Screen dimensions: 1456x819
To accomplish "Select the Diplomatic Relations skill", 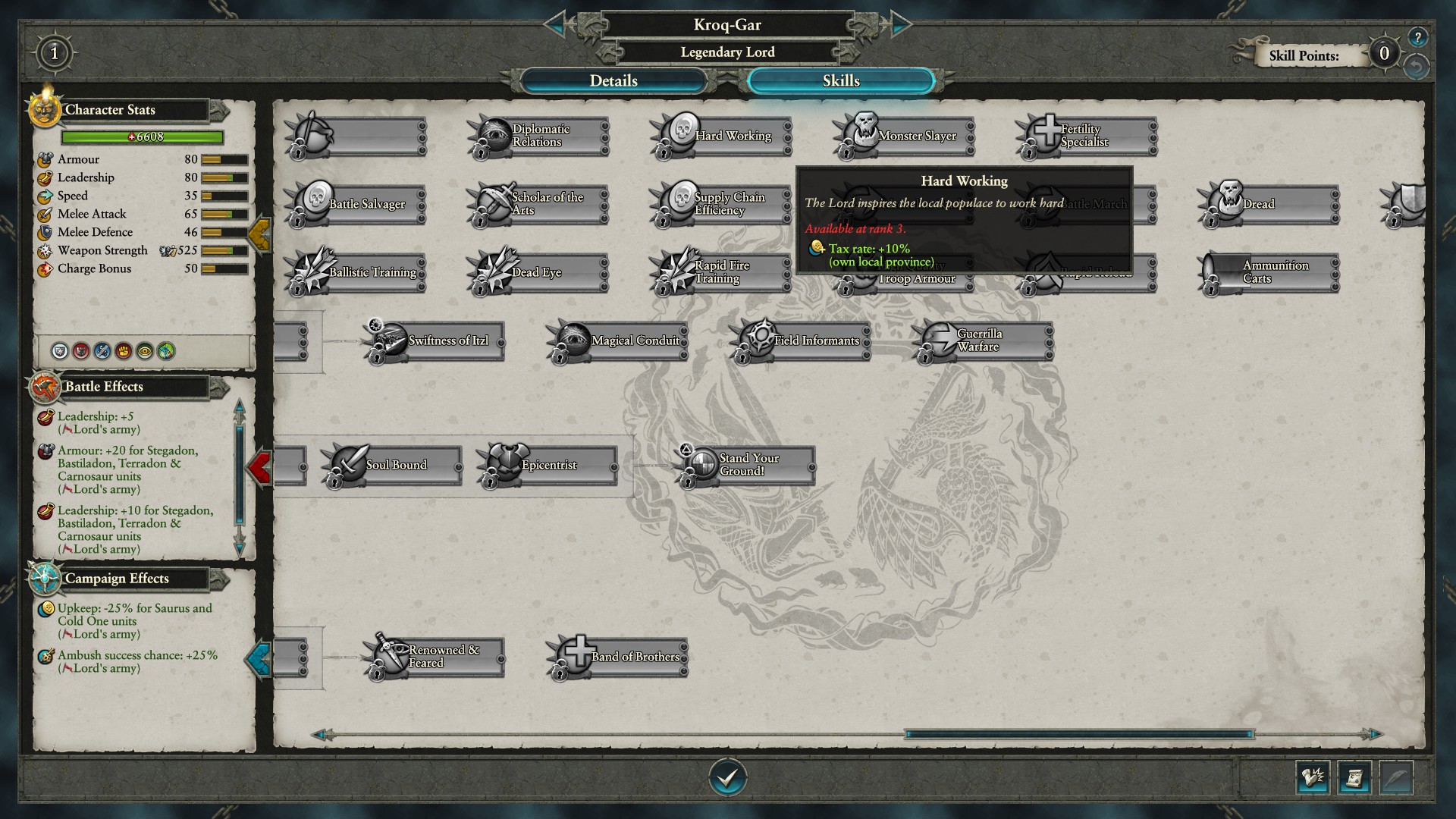I will tap(539, 136).
